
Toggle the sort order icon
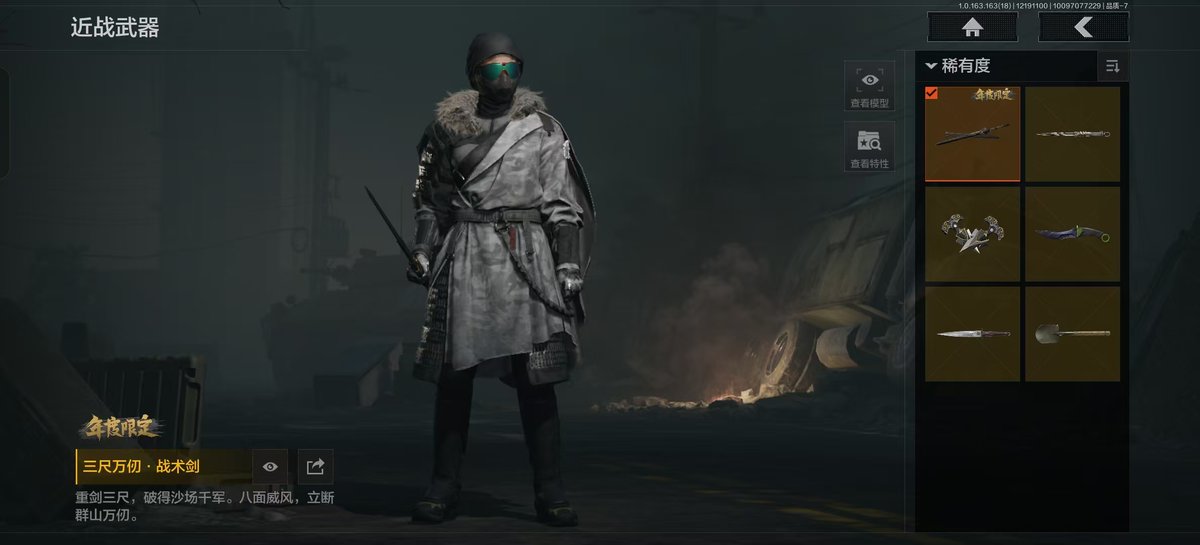tap(1112, 66)
